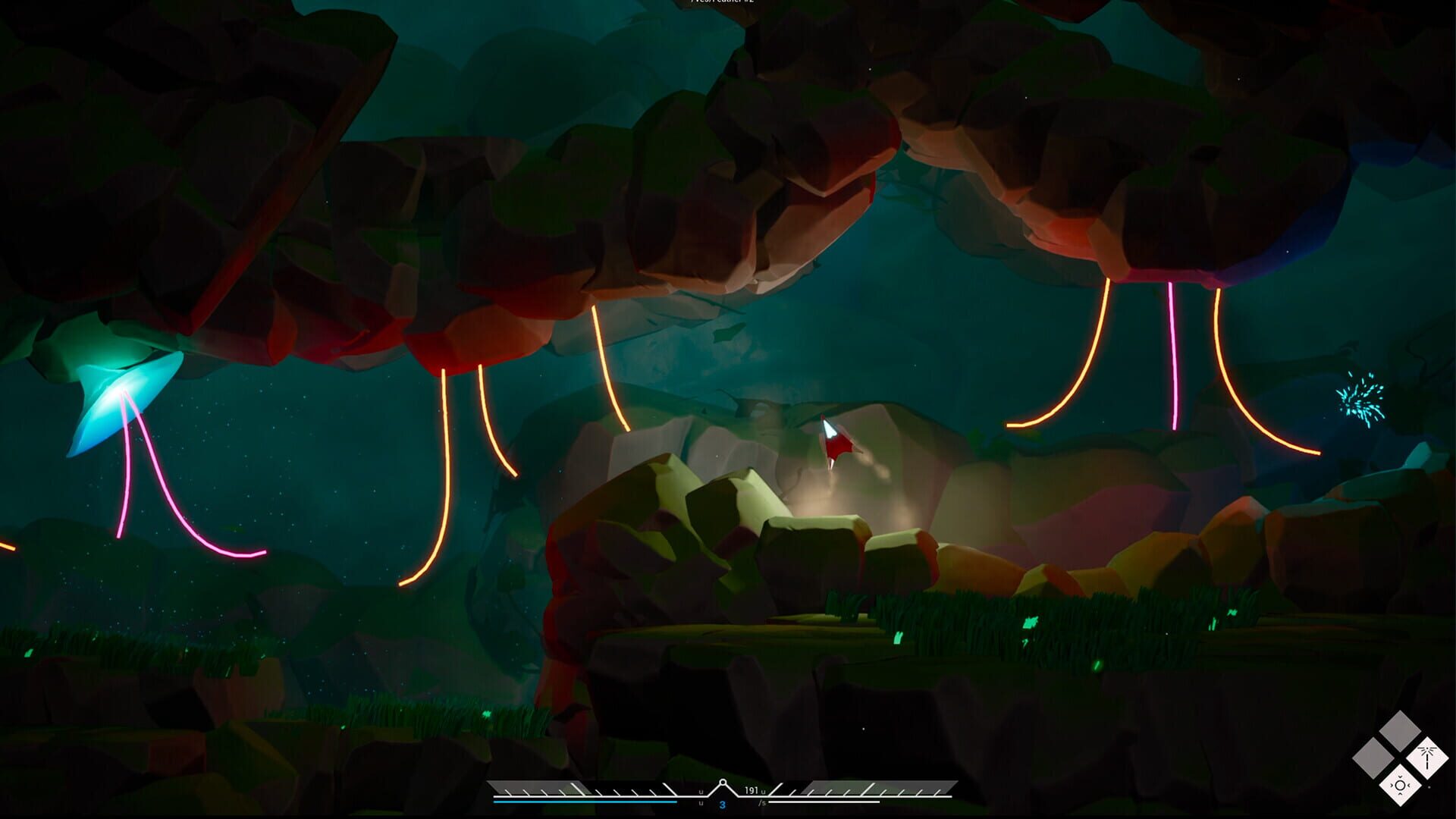Toggle the blue boost meter

point(584,801)
